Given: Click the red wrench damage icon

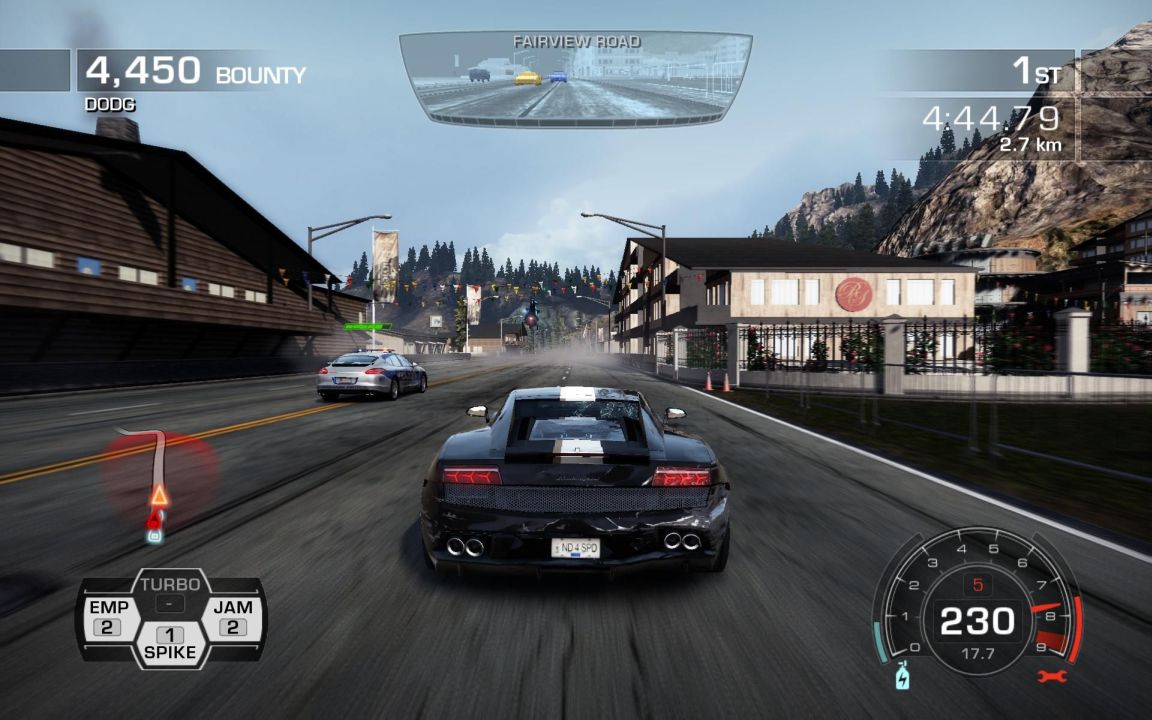Looking at the screenshot, I should pos(1052,676).
